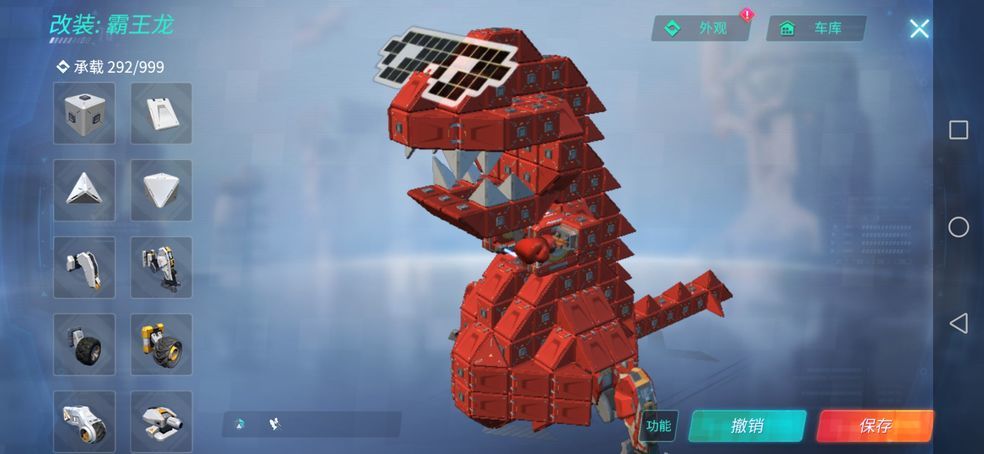
Task: Choose the small mechanical leg part
Action: 84,267
